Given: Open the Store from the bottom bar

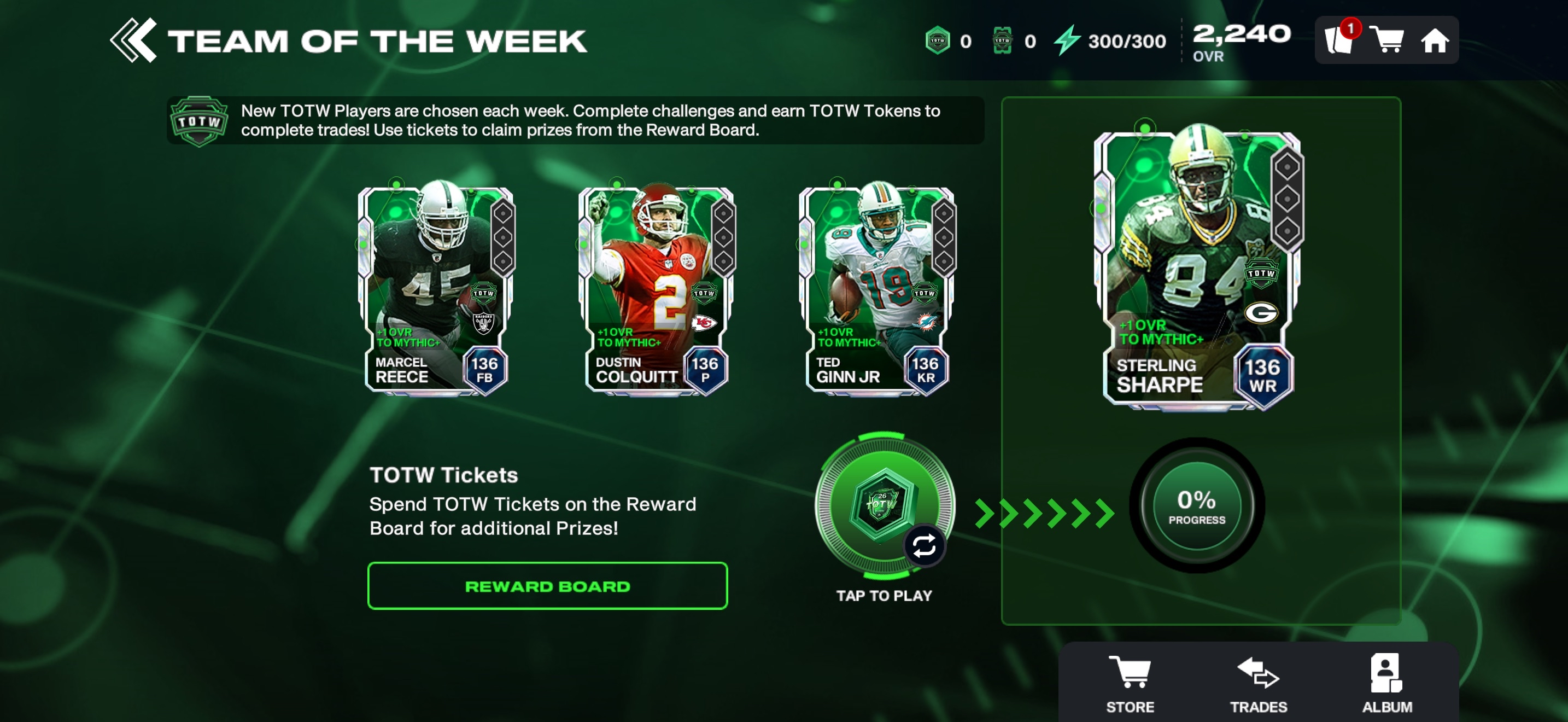Looking at the screenshot, I should [1130, 683].
